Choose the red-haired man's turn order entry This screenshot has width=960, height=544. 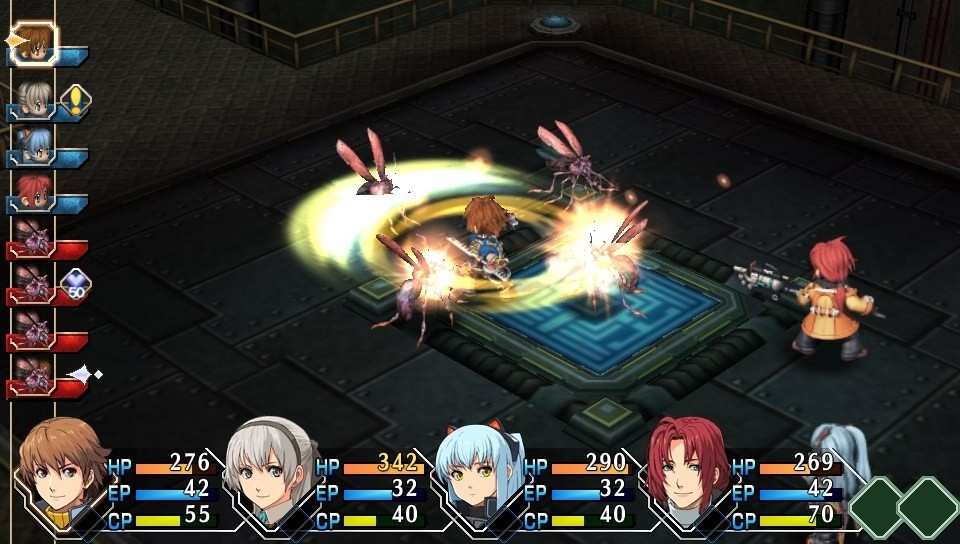(33, 191)
